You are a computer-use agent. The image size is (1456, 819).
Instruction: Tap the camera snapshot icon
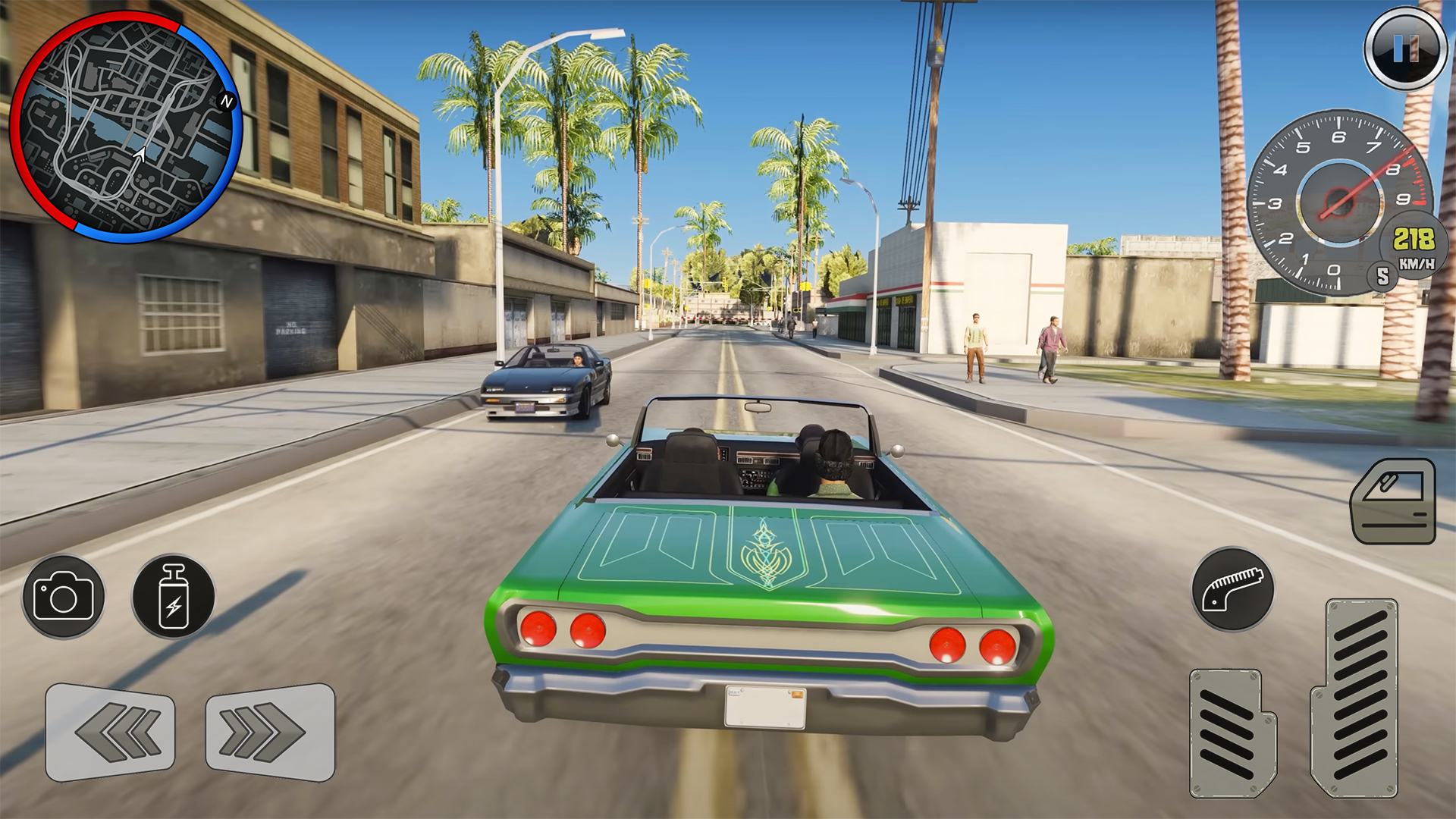pyautogui.click(x=64, y=596)
